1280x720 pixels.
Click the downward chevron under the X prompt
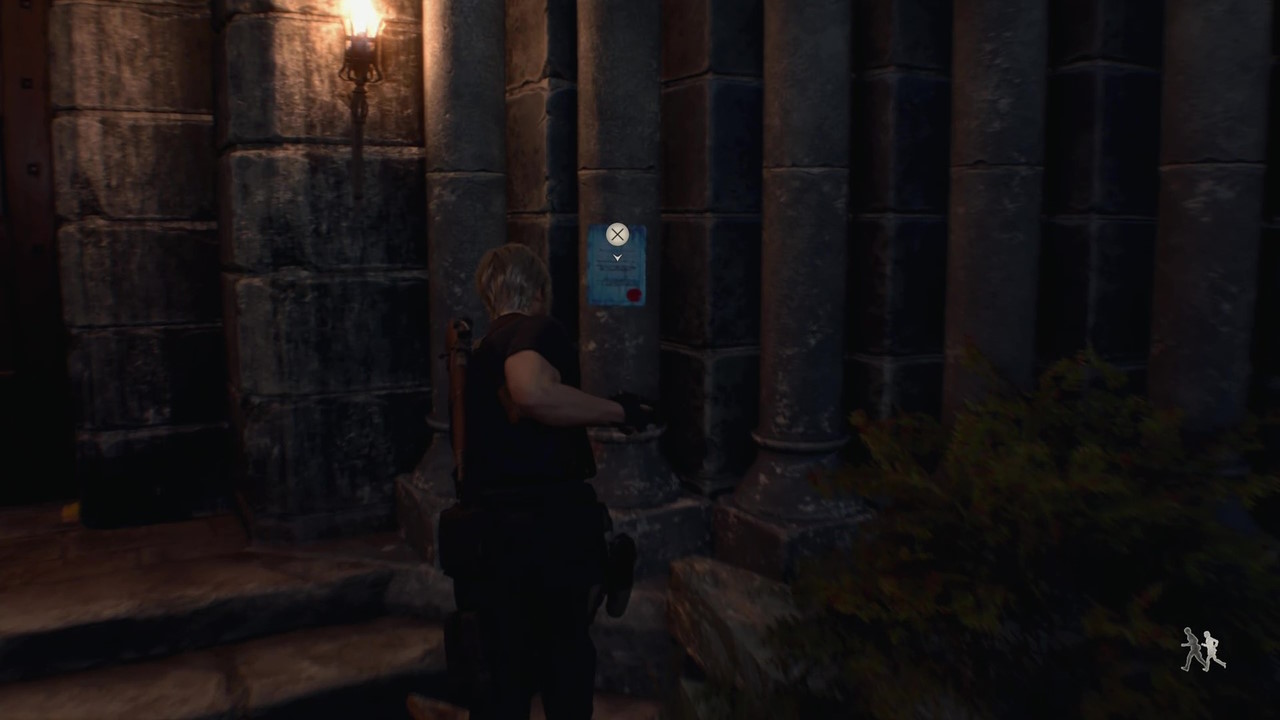[x=617, y=257]
